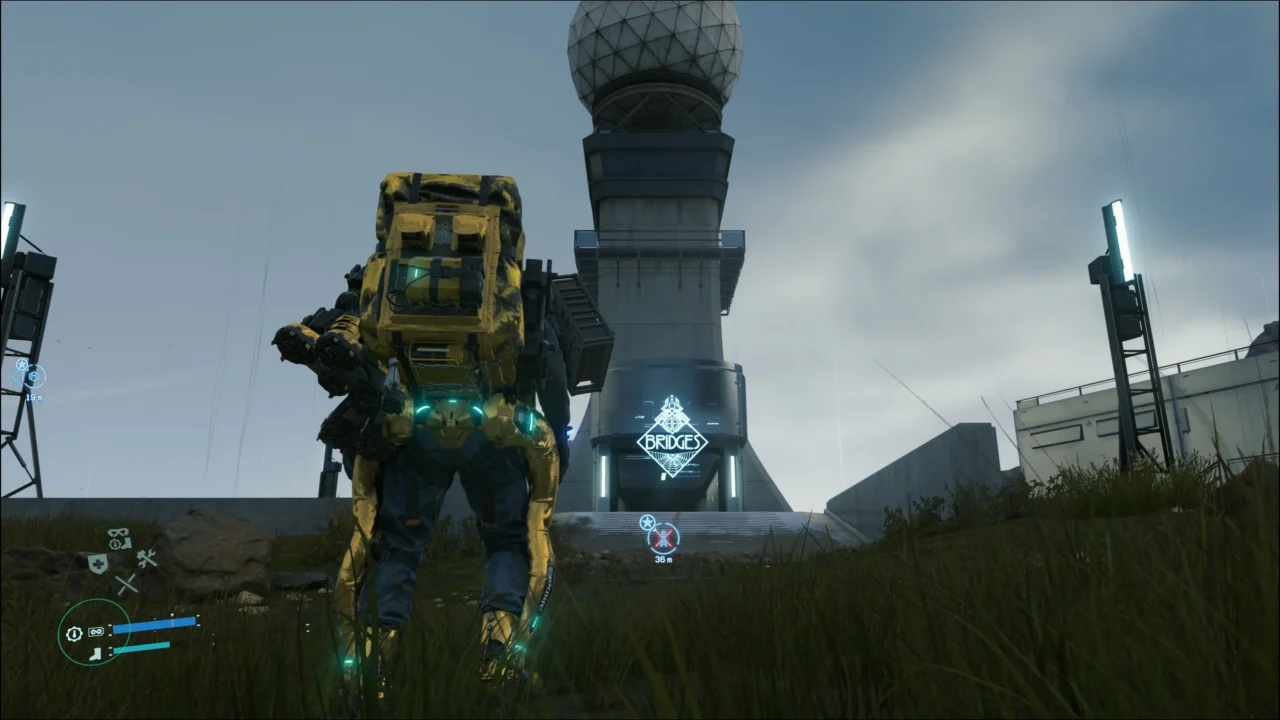Viewport: 1280px width, 720px height.
Task: Select the boot stamina icon
Action: click(x=96, y=653)
